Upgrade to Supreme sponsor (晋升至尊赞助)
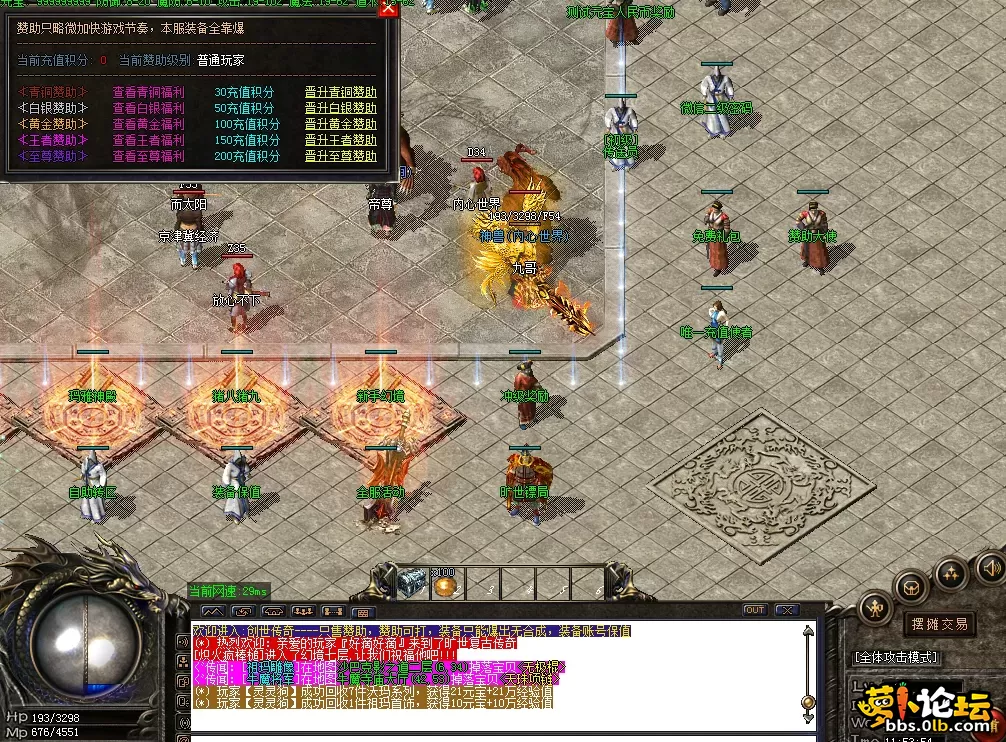This screenshot has height=742, width=1006. (x=340, y=156)
